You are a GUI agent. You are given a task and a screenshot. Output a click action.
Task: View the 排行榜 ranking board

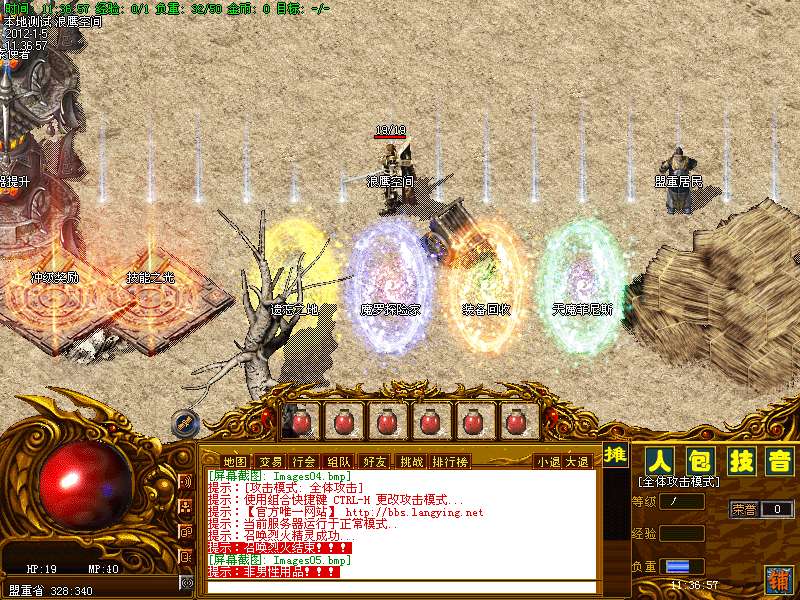(450, 461)
